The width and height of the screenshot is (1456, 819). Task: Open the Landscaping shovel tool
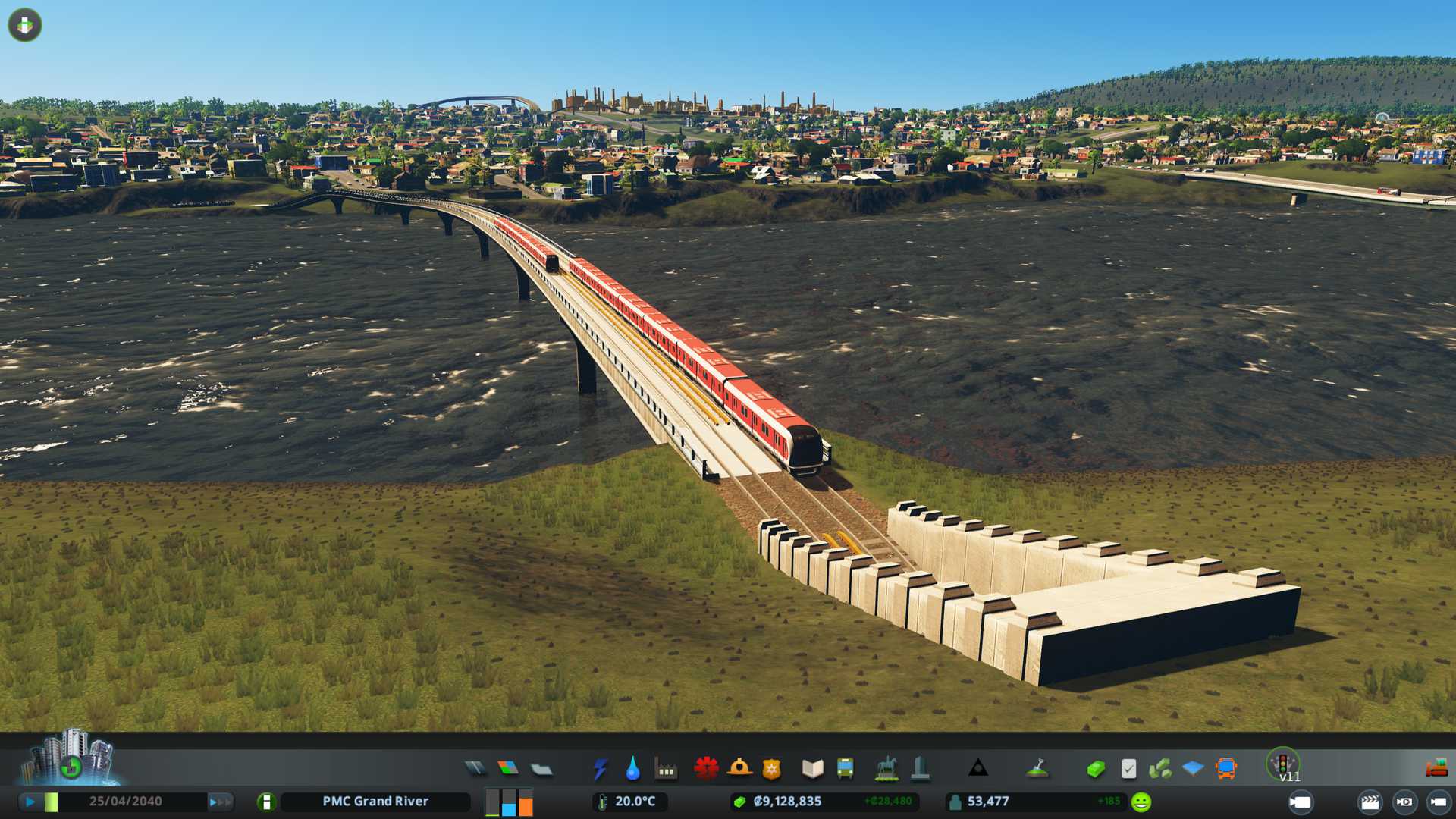click(x=1037, y=769)
